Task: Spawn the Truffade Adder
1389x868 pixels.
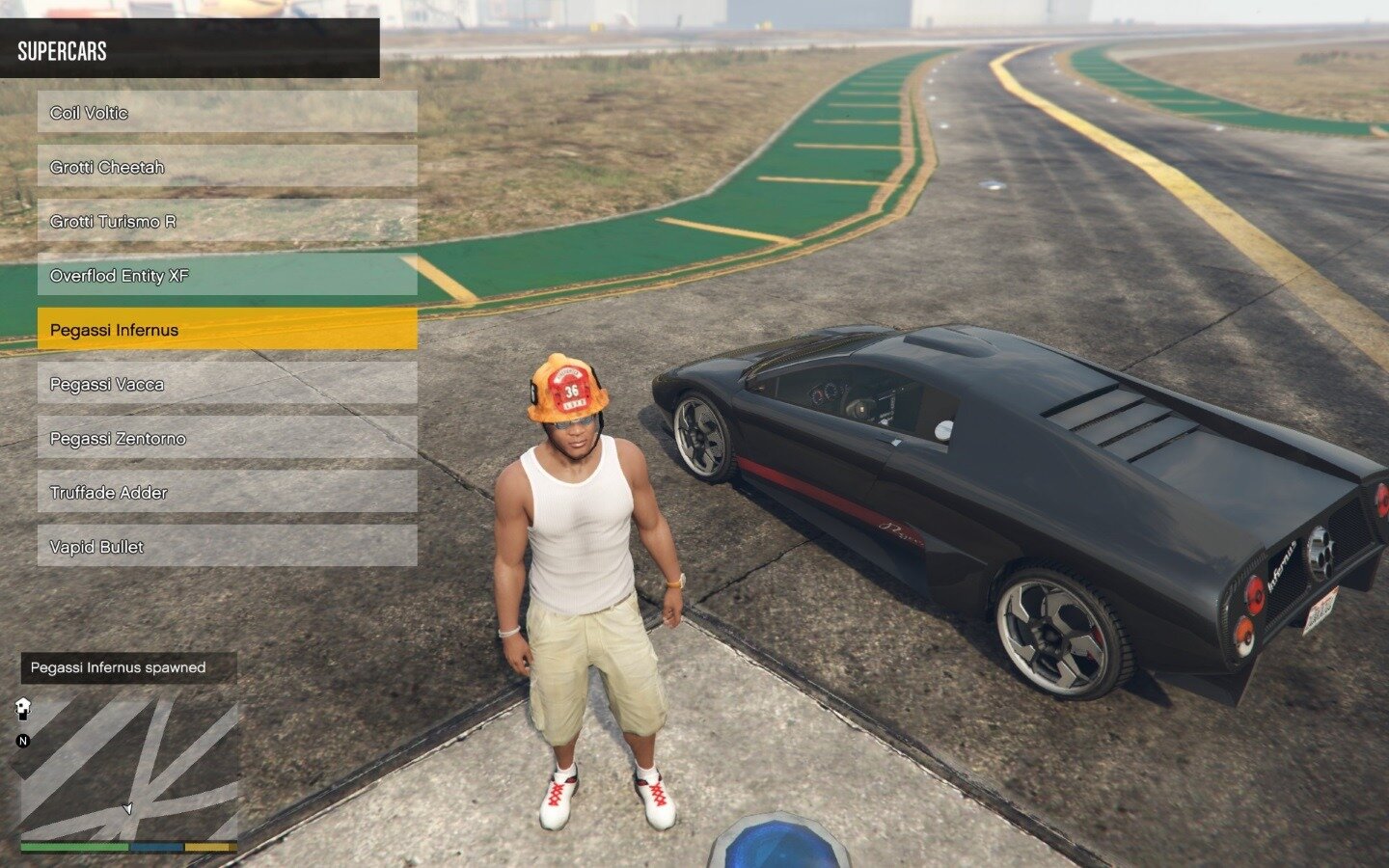Action: coord(227,492)
